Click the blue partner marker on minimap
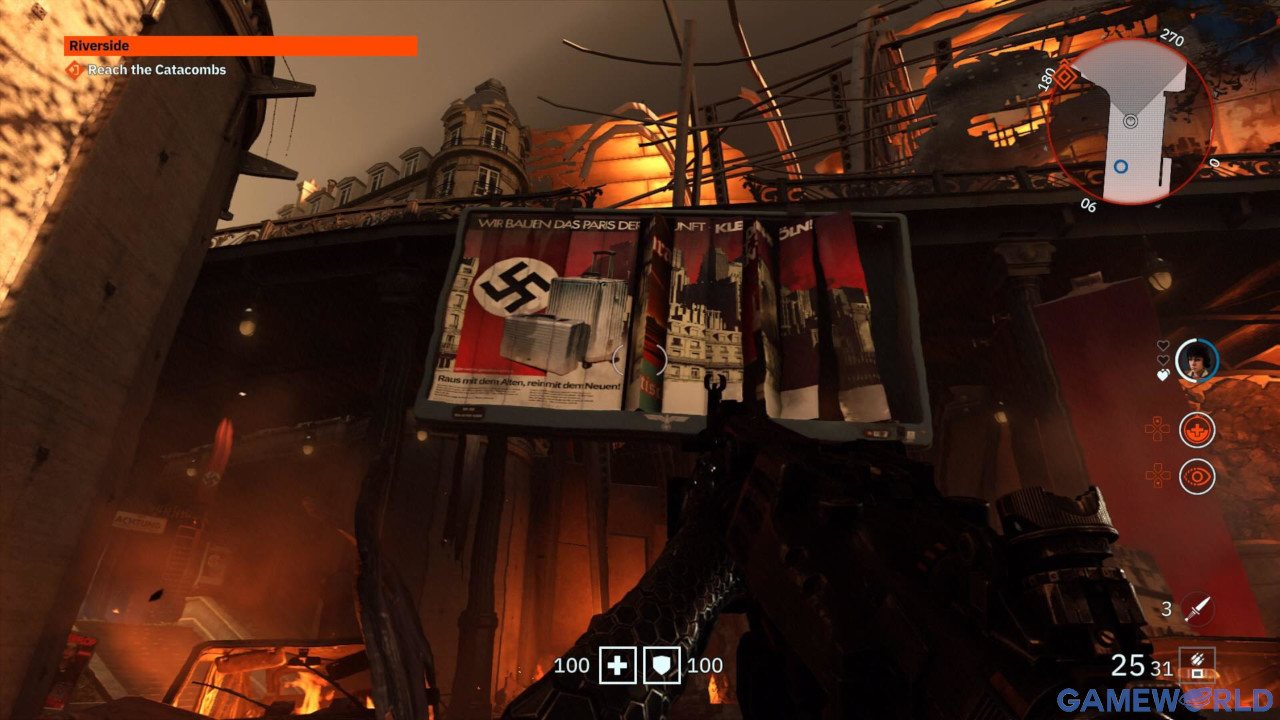Viewport: 1280px width, 720px height. click(x=1121, y=166)
